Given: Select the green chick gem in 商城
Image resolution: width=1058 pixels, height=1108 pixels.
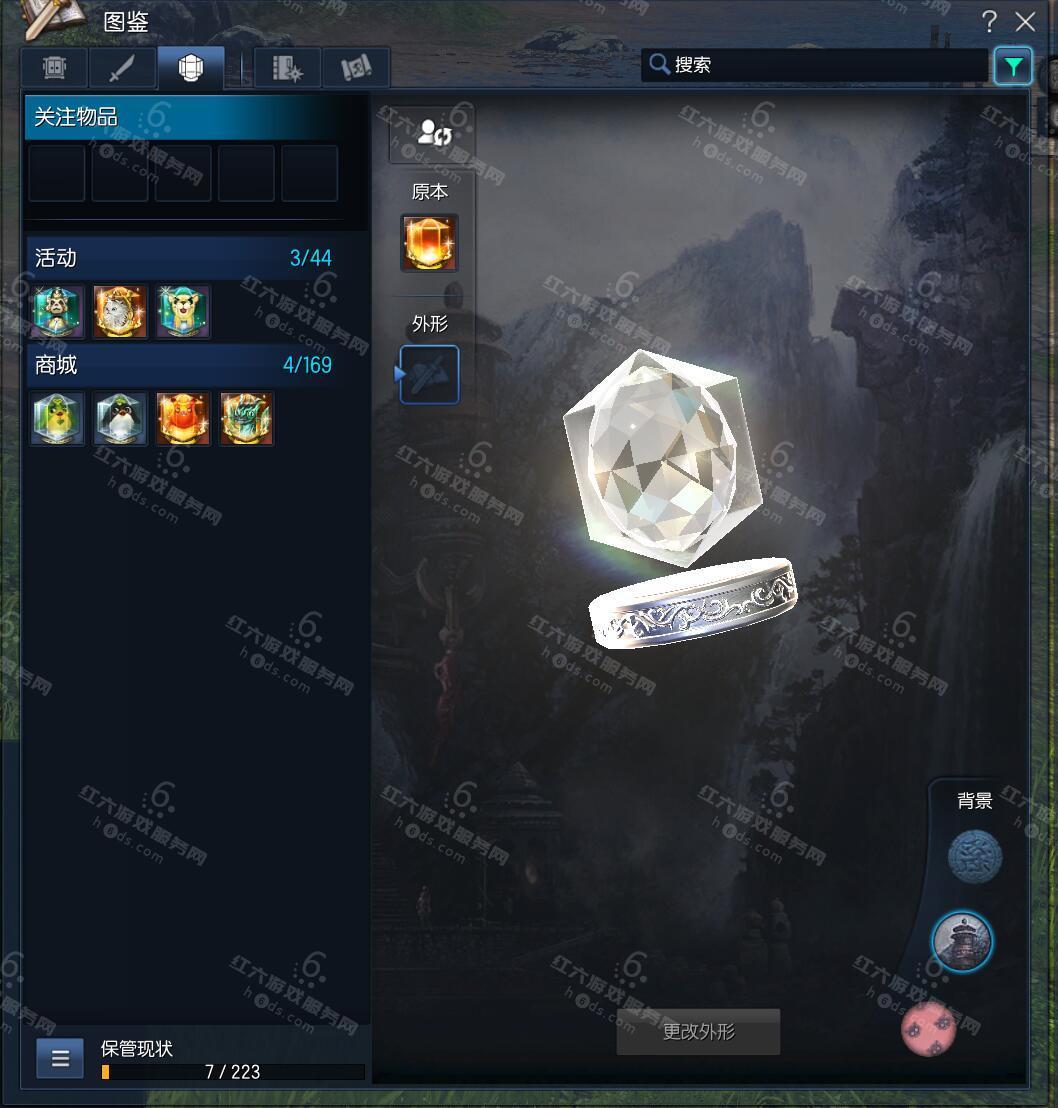Looking at the screenshot, I should [x=57, y=418].
